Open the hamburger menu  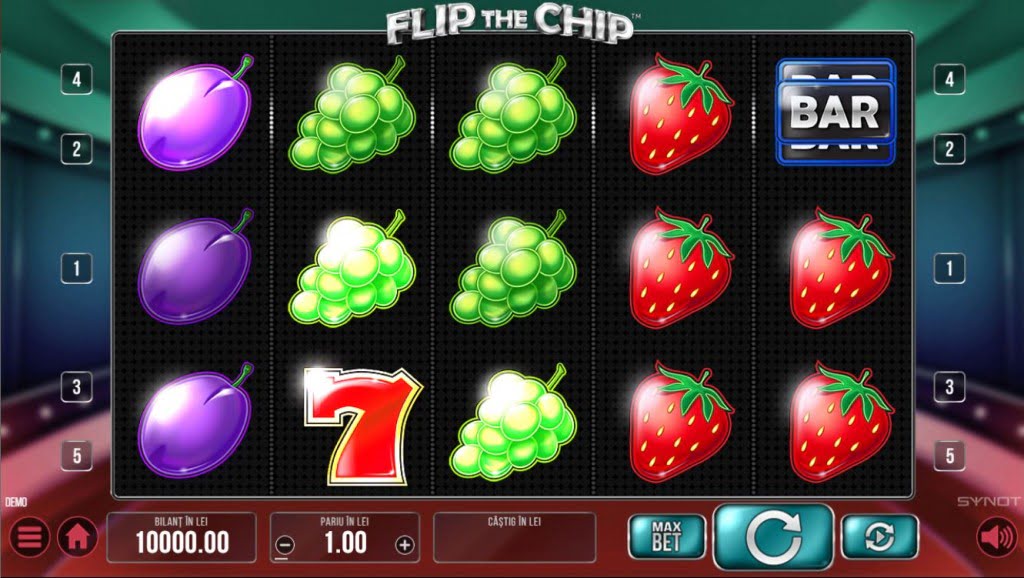pos(29,538)
